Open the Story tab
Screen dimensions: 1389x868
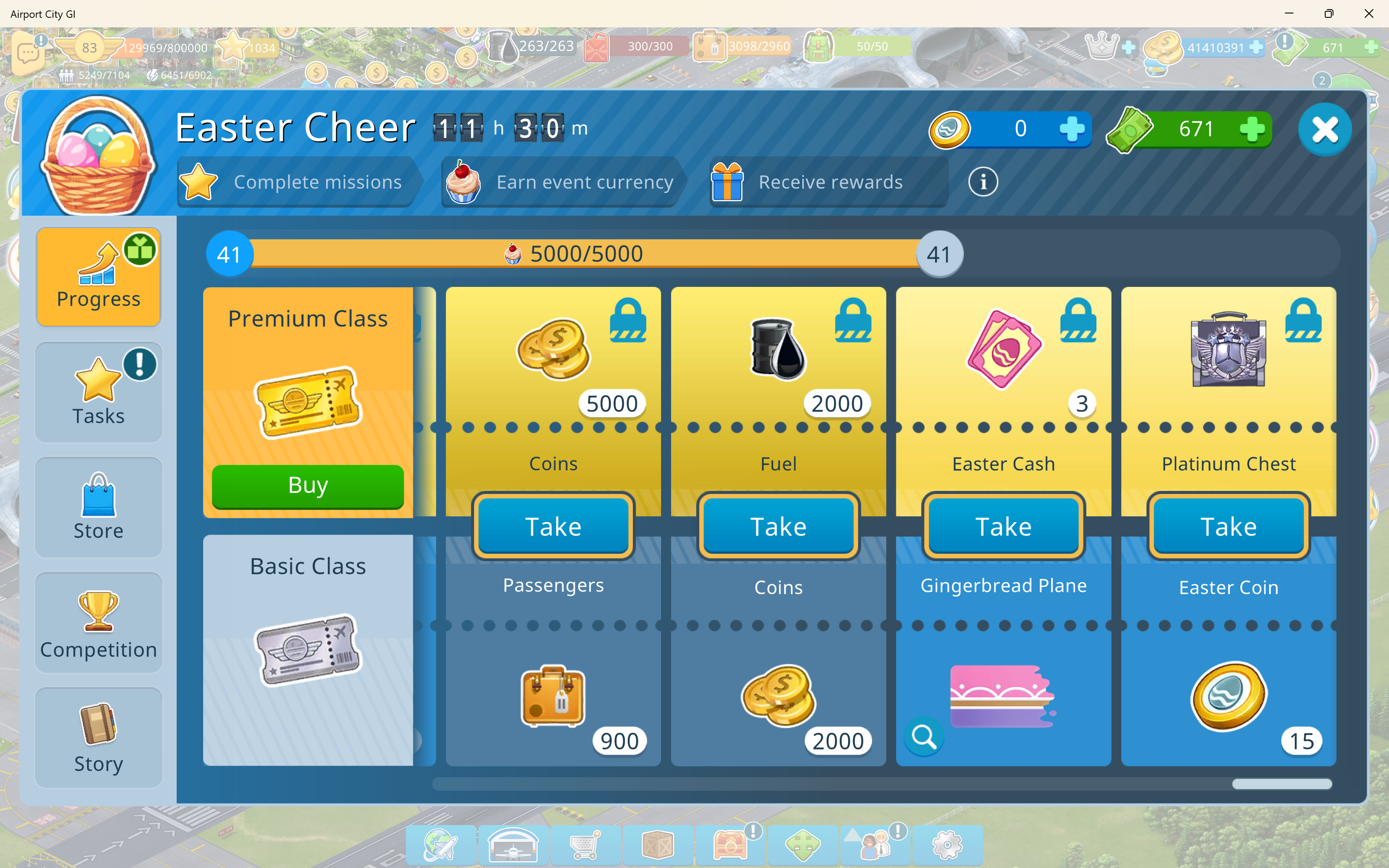99,738
